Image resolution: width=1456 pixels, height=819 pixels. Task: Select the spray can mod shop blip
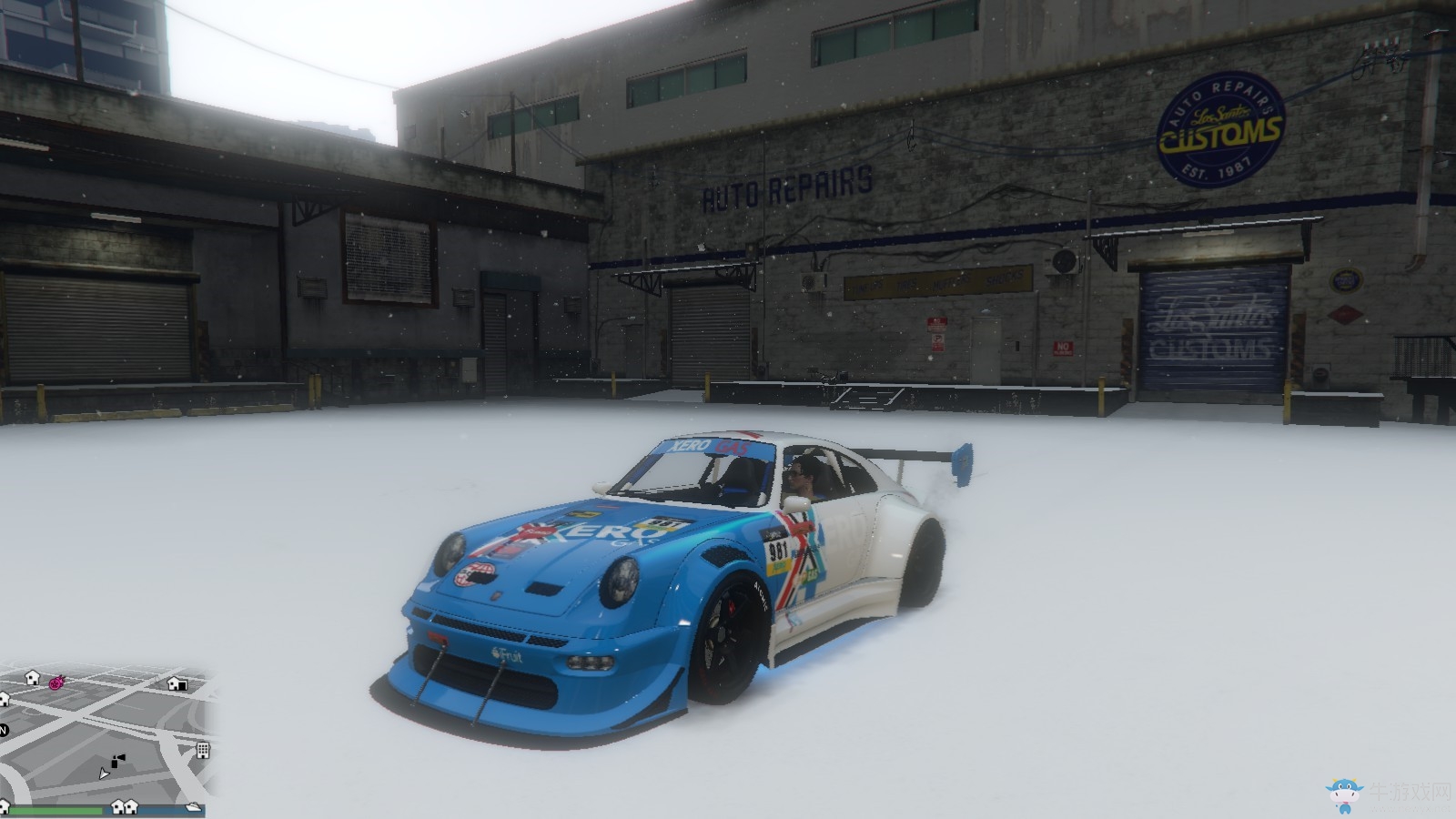(117, 759)
